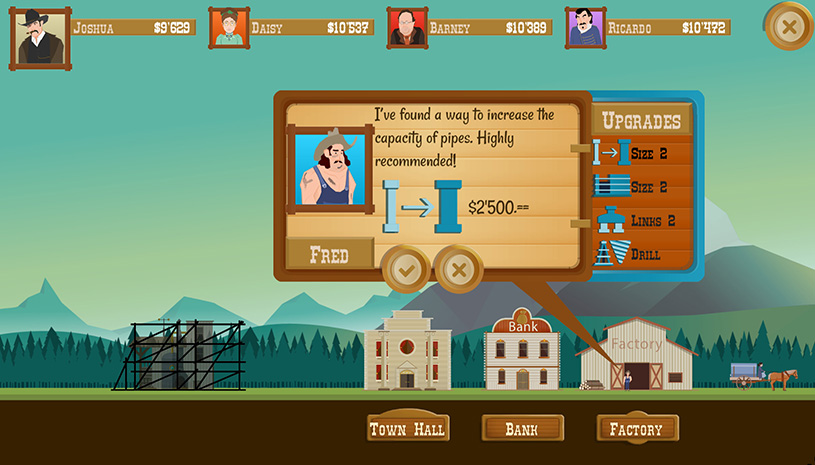The height and width of the screenshot is (465, 815).
Task: Open the Factory button
Action: (637, 429)
